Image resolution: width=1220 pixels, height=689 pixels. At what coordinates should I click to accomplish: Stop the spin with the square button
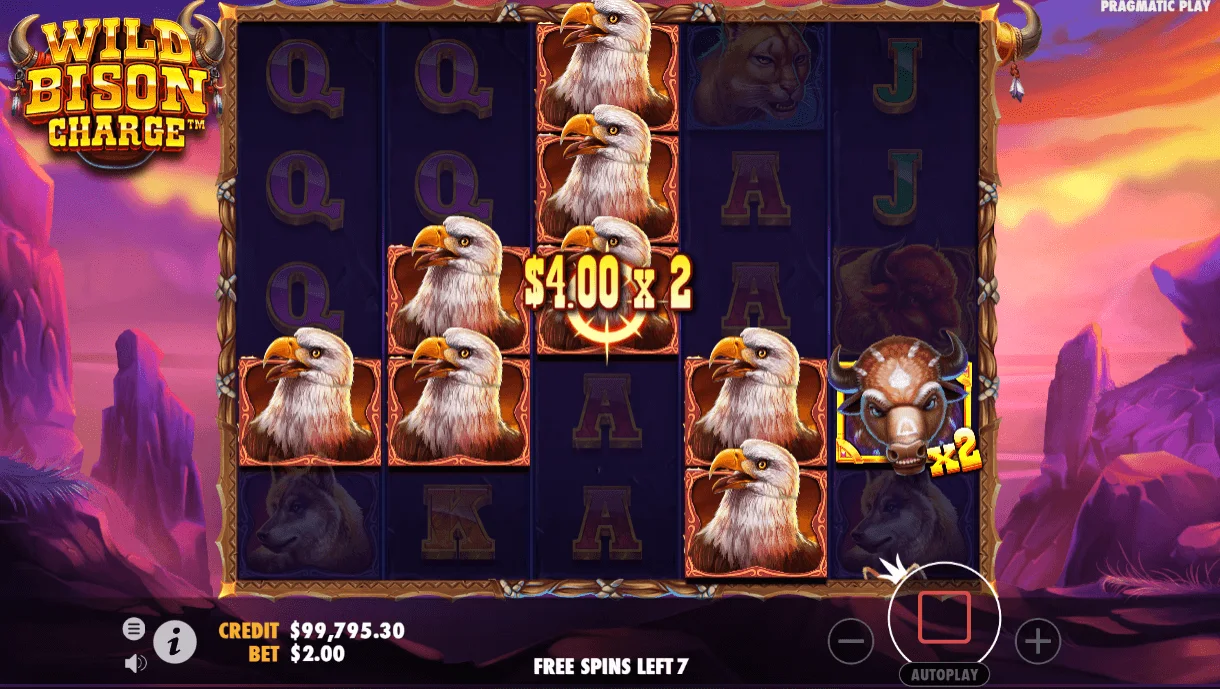[x=944, y=617]
